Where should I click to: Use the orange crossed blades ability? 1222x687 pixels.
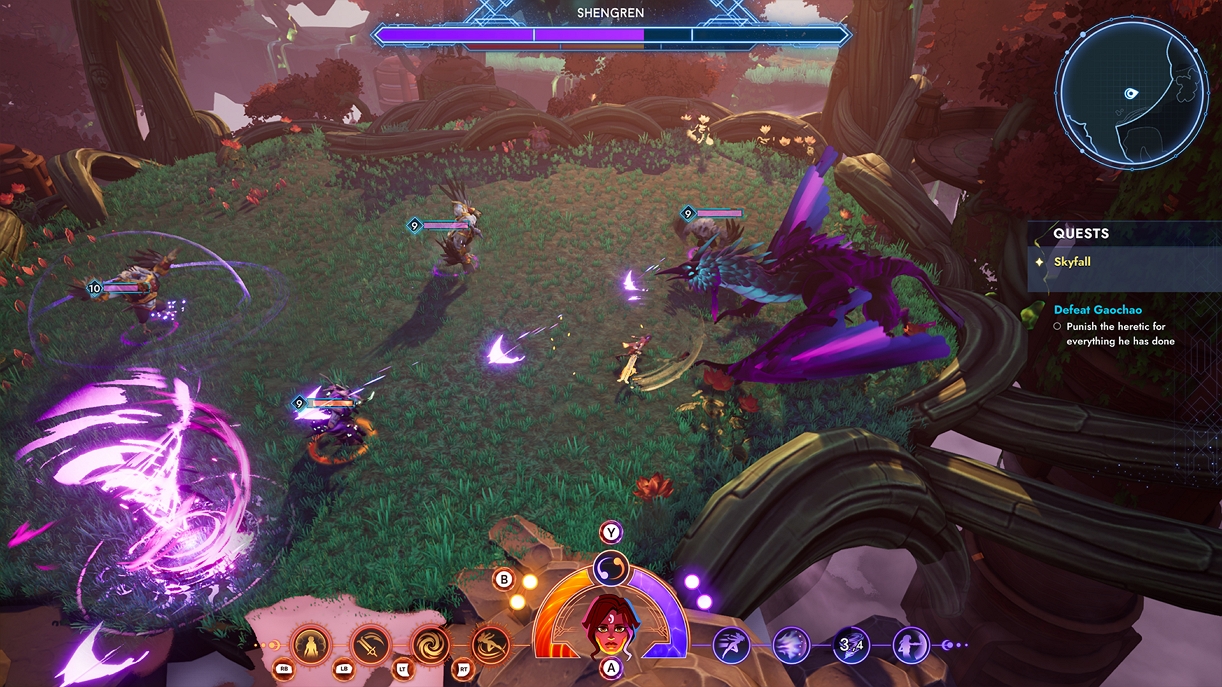point(370,645)
